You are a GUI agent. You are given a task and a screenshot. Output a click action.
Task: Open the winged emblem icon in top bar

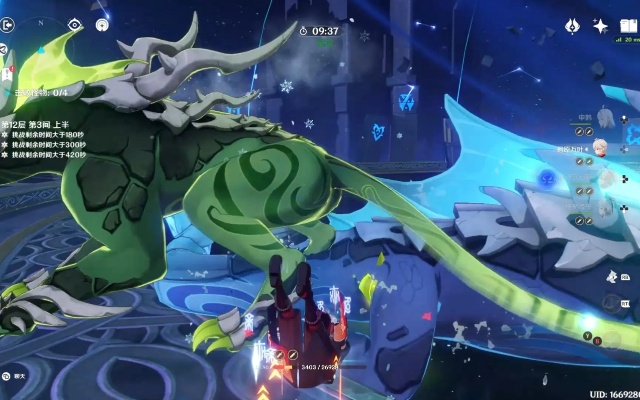573,26
